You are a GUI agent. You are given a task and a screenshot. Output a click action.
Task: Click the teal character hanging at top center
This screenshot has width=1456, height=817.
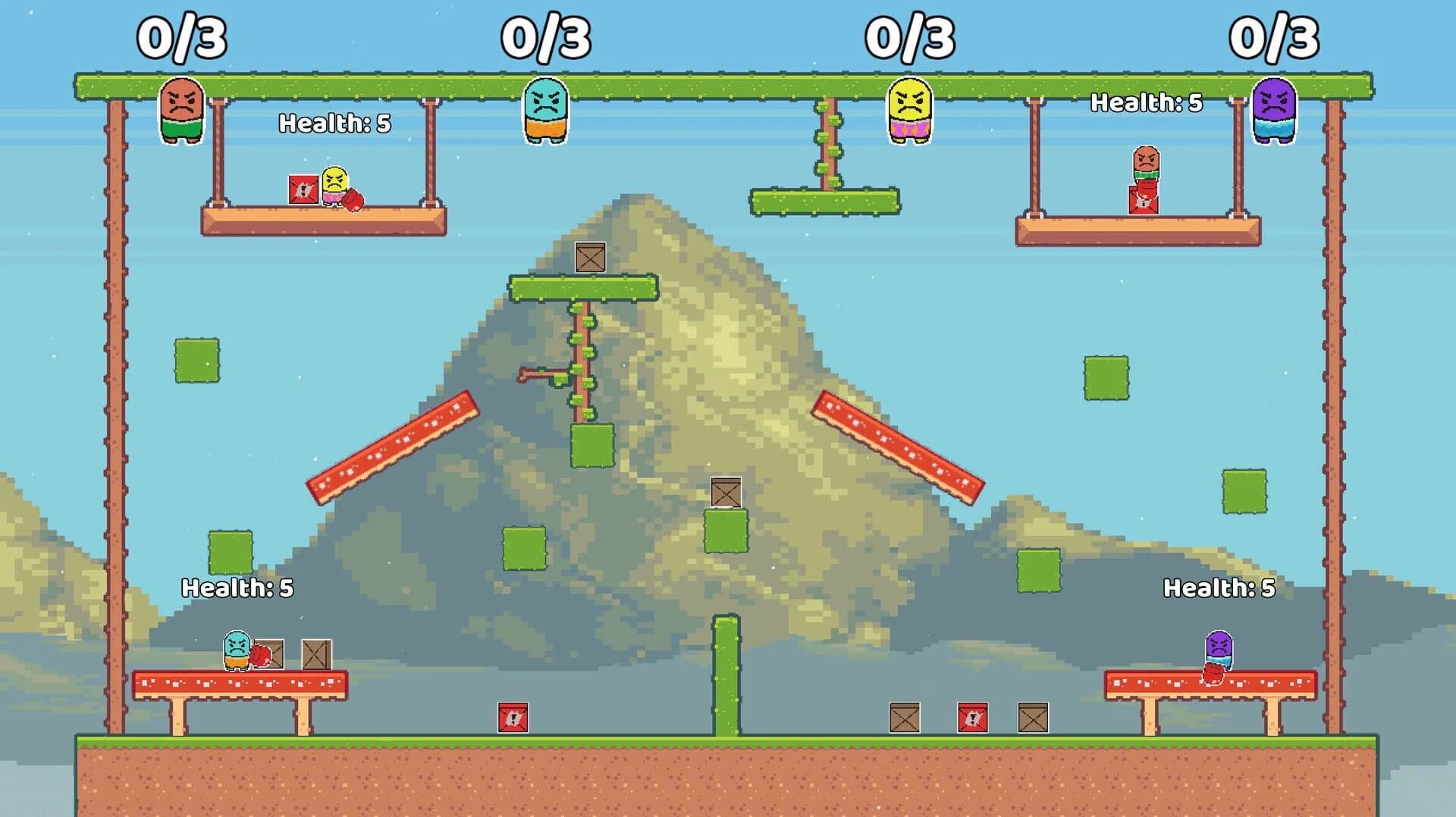(x=544, y=111)
